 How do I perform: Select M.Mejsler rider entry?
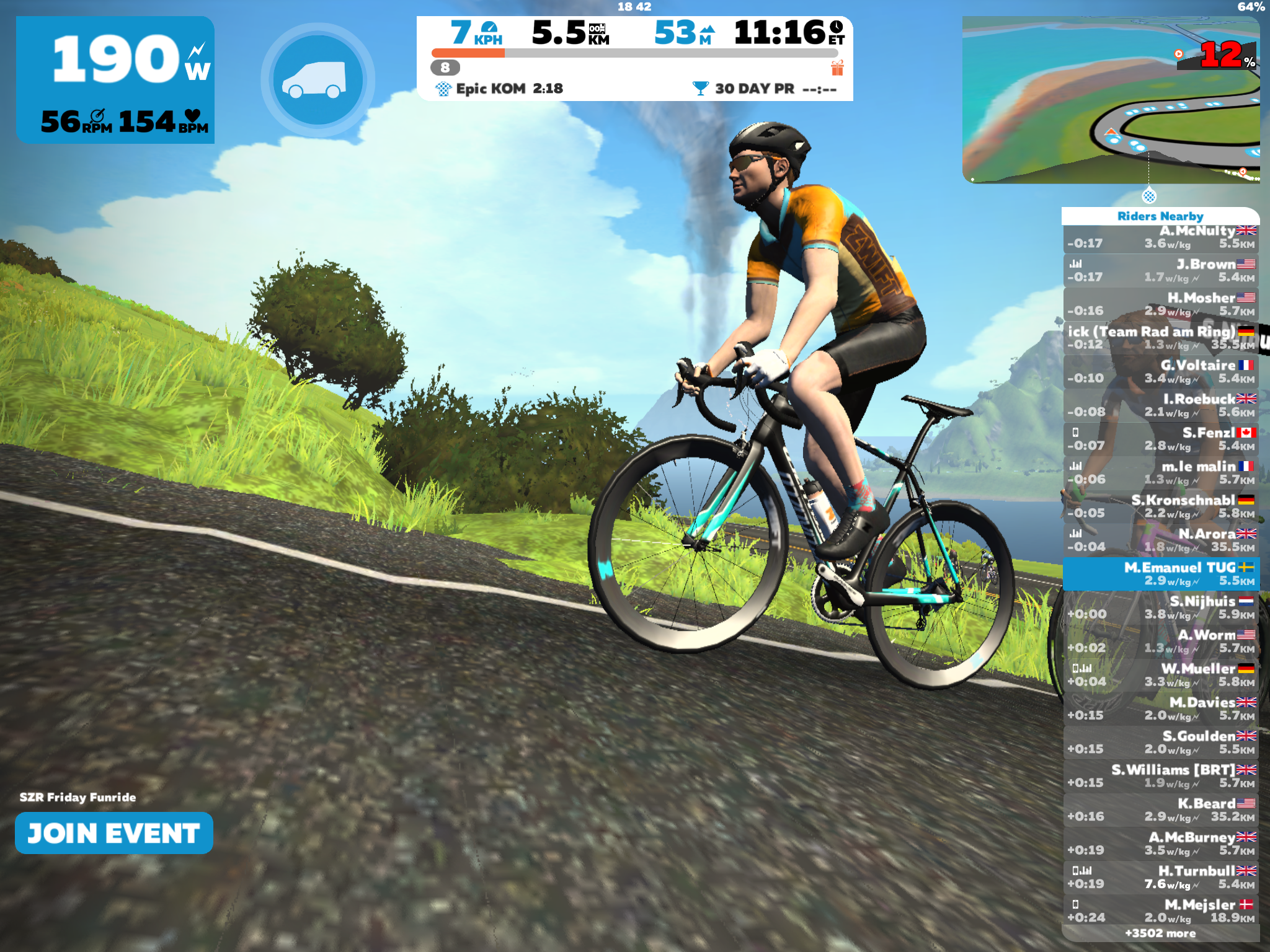[1161, 910]
